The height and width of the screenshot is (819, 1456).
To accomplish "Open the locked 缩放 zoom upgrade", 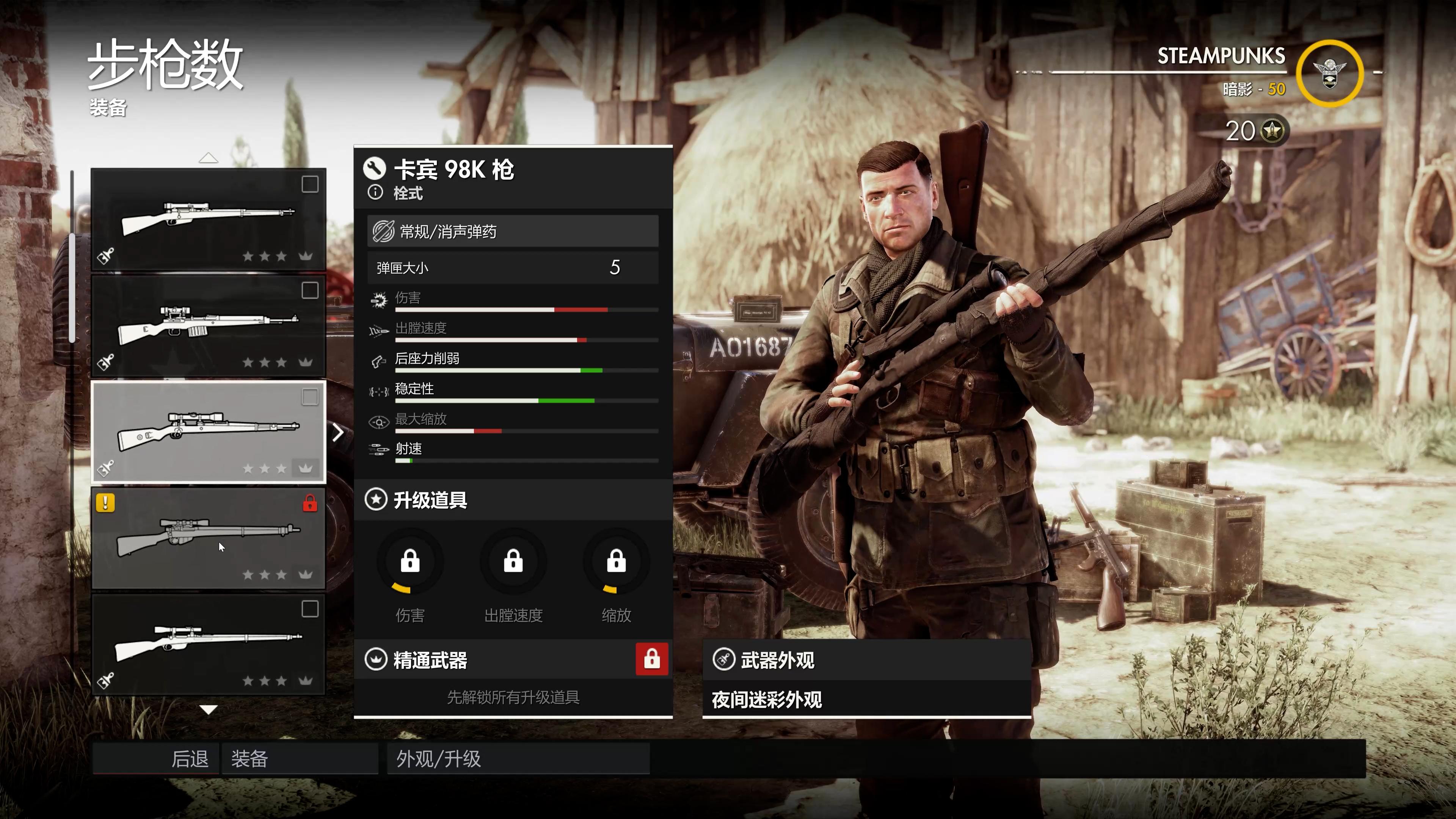I will 616,562.
